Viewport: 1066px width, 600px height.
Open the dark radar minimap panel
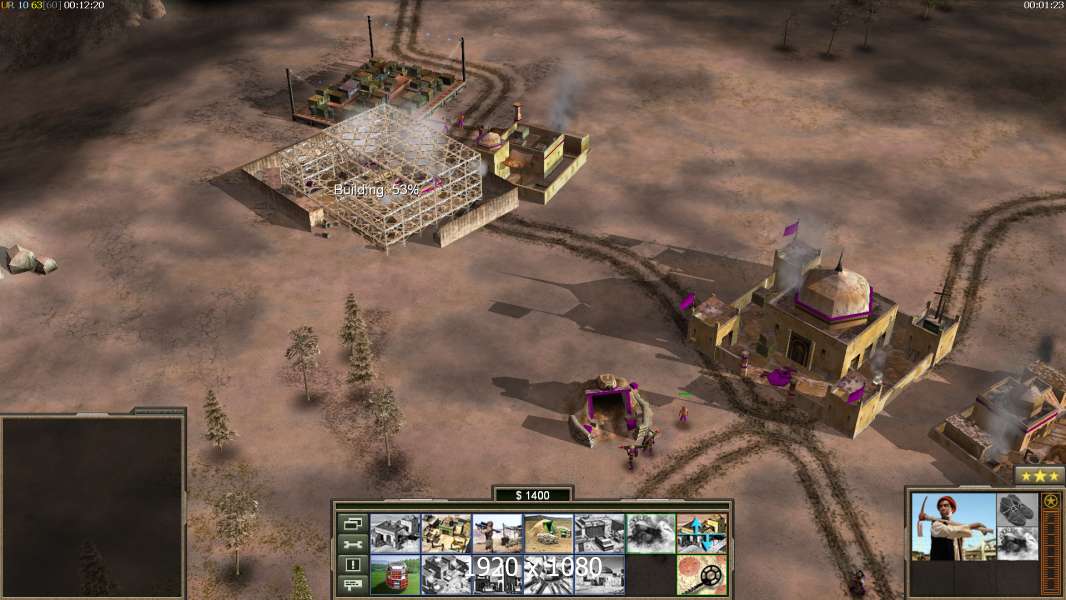pos(92,506)
